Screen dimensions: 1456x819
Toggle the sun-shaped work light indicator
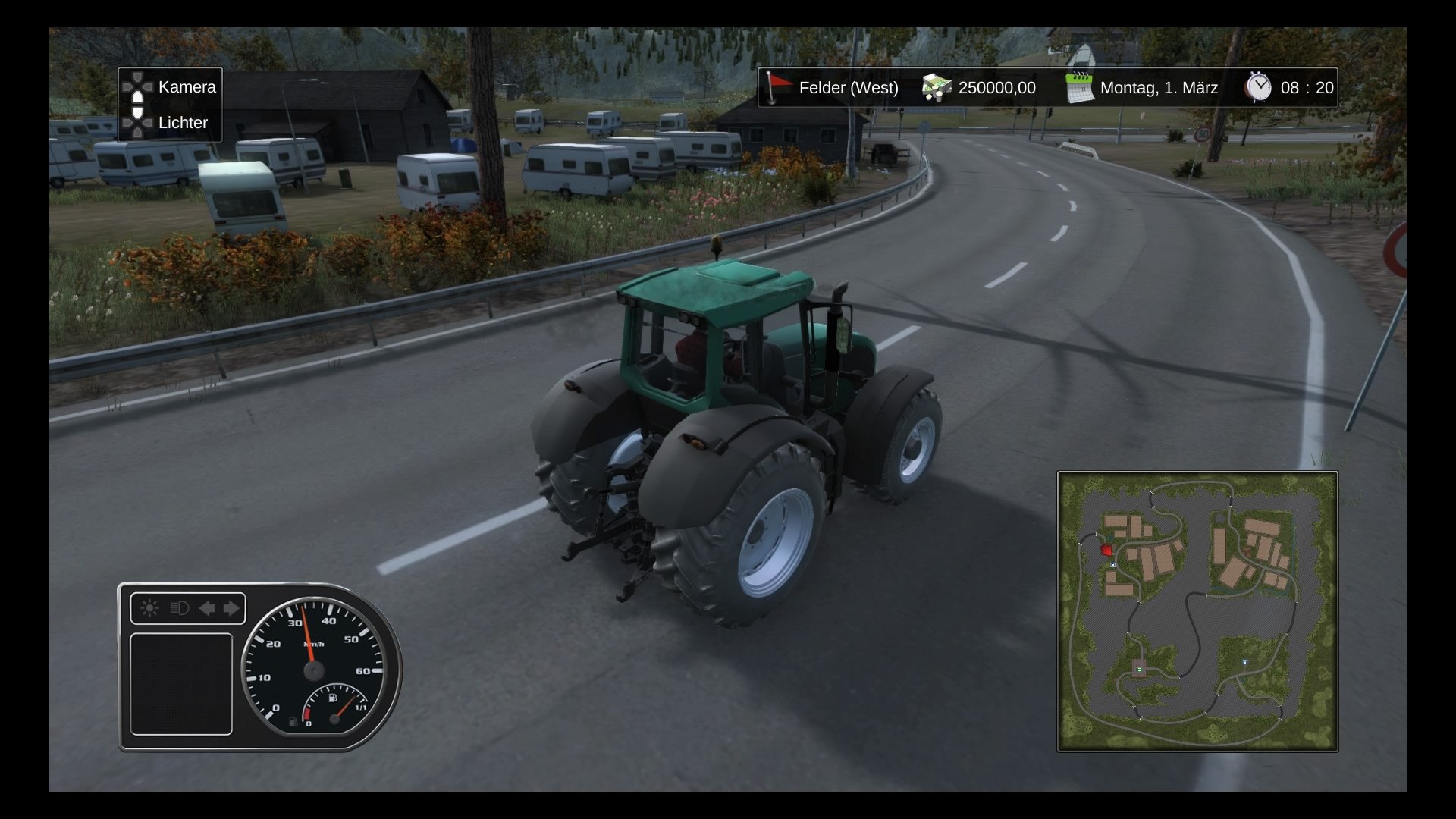[x=149, y=608]
